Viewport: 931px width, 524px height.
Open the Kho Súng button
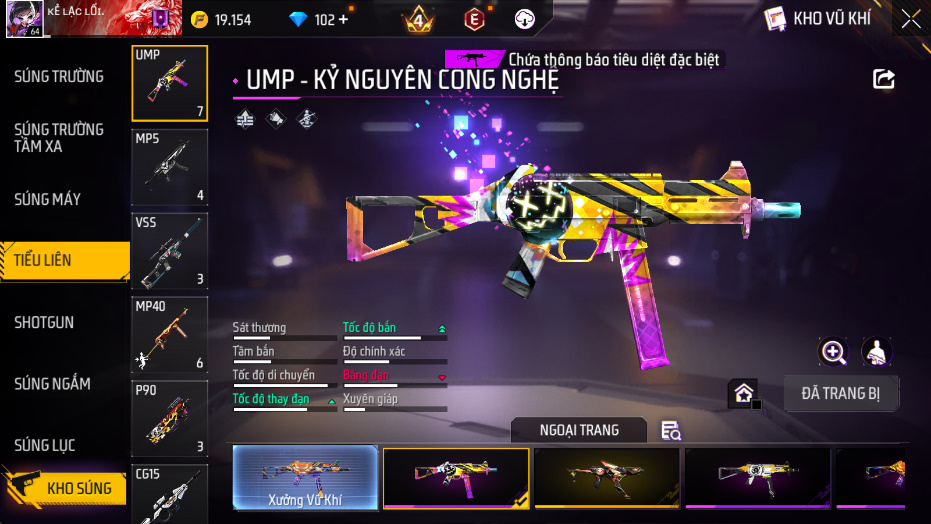click(x=66, y=488)
